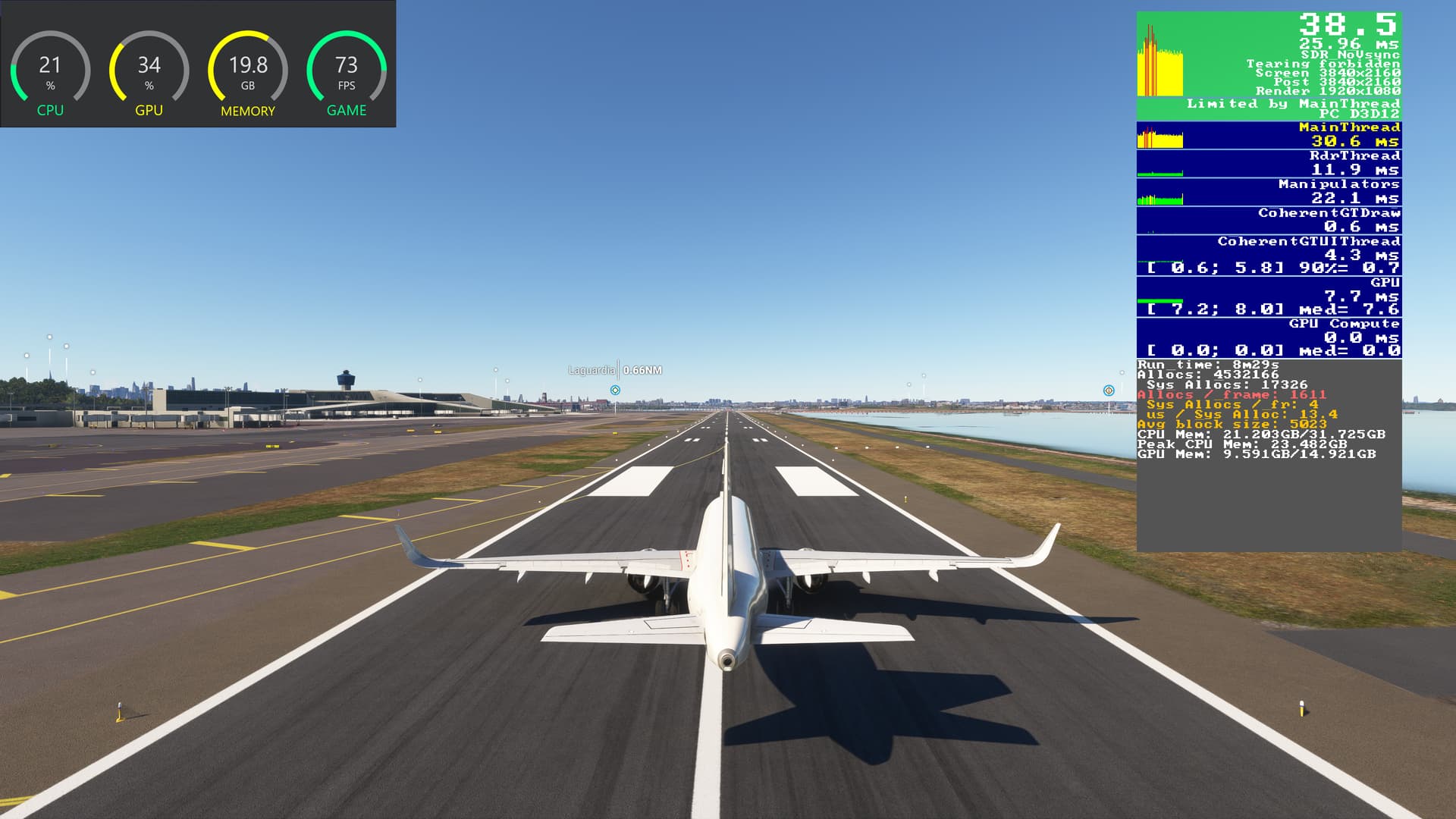Screen dimensions: 1456x819
Task: Select the Laguardia airport marker icon
Action: (x=615, y=391)
